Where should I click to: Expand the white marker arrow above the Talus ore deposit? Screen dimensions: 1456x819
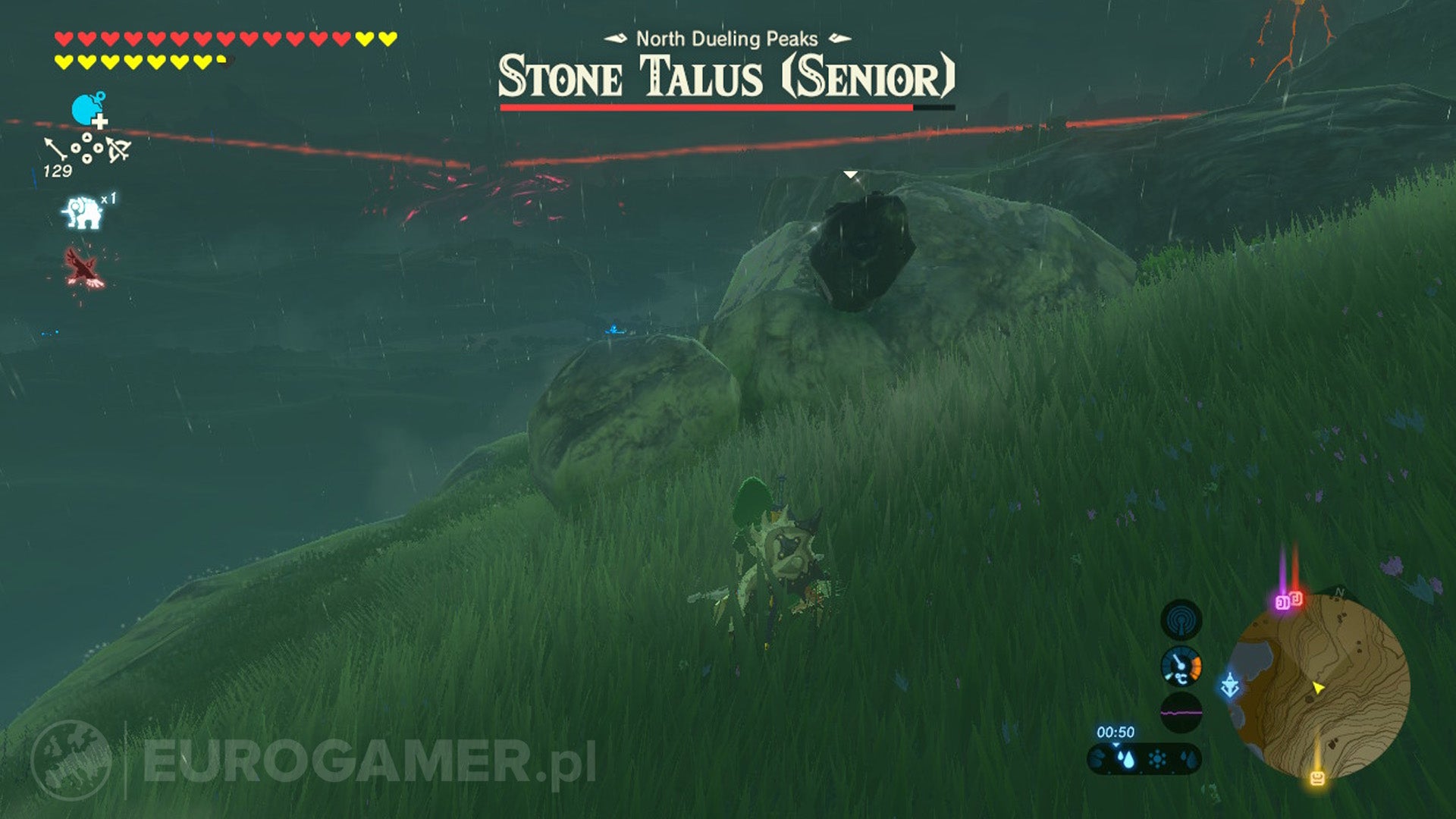[x=851, y=173]
